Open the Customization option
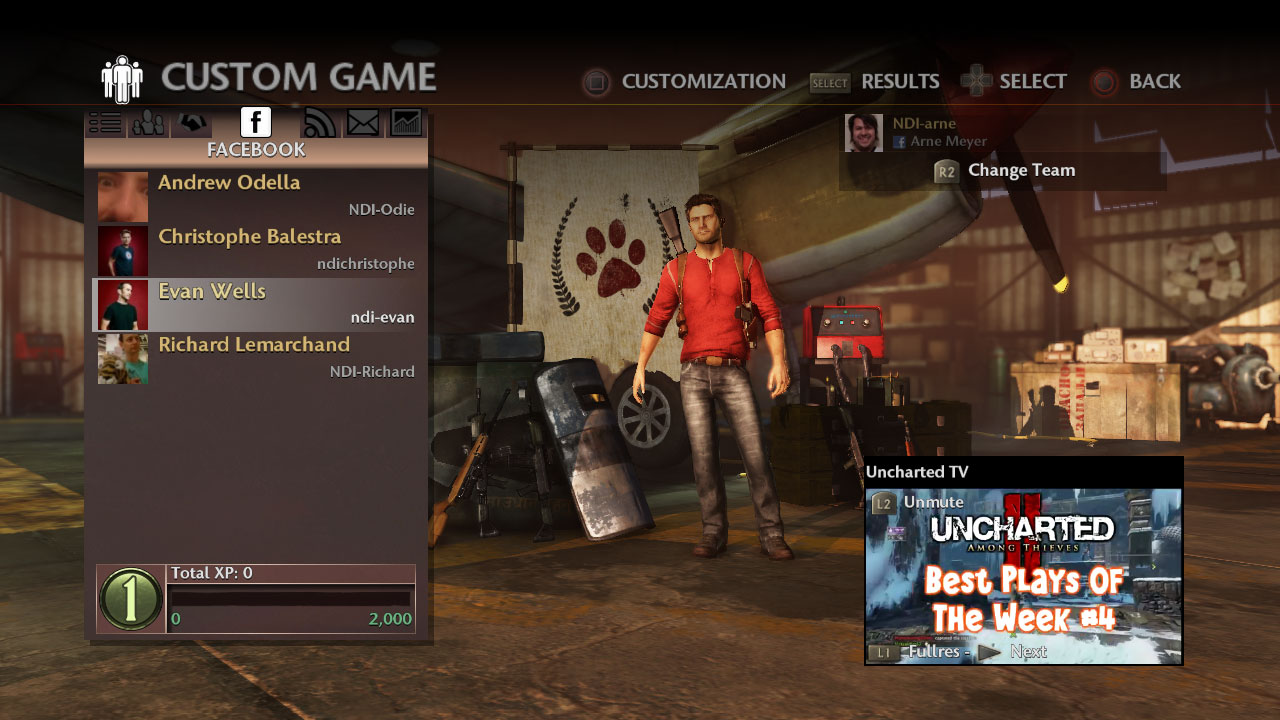The height and width of the screenshot is (720, 1280). click(x=685, y=82)
